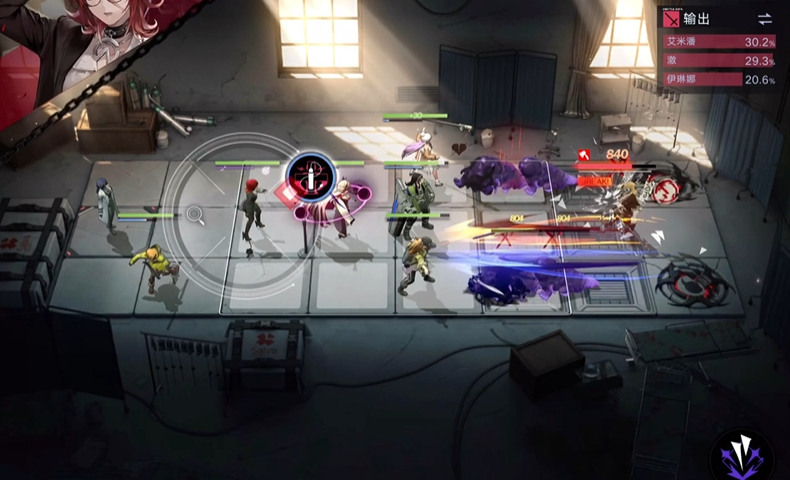Click the red sword 输出 panel icon
790x480 pixels.
[x=674, y=19]
